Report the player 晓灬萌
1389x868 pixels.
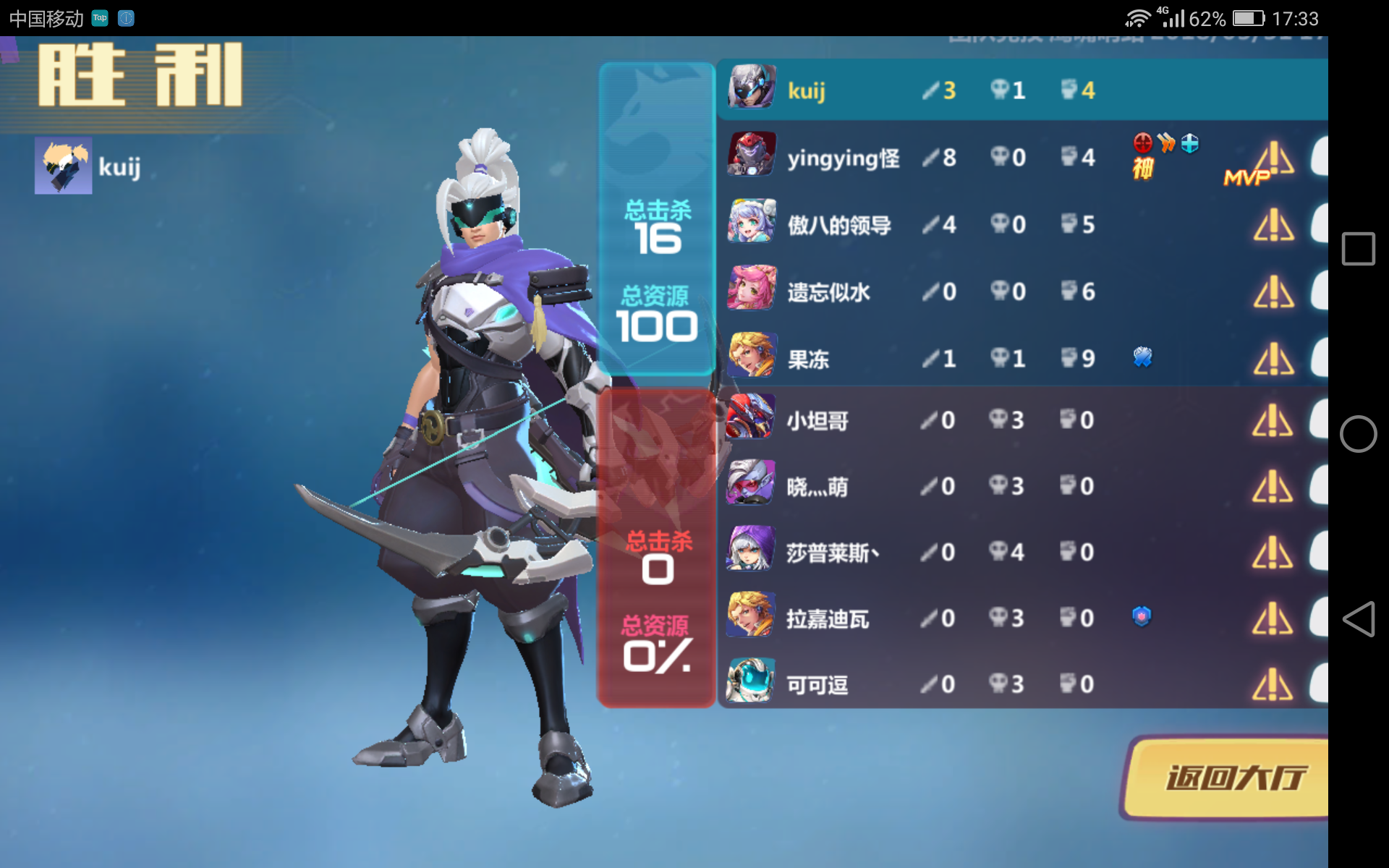coord(1273,486)
